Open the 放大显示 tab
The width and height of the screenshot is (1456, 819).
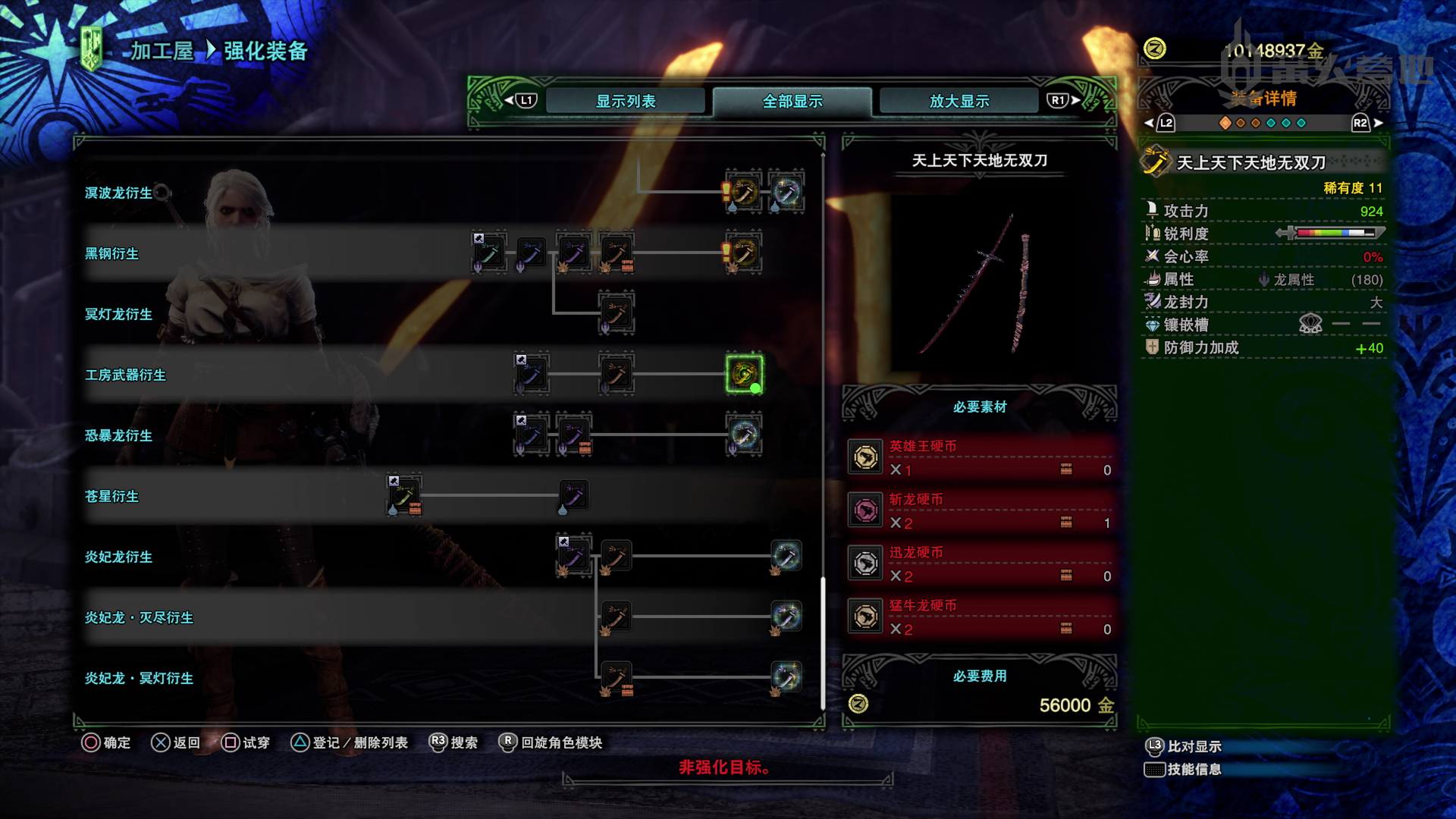959,101
